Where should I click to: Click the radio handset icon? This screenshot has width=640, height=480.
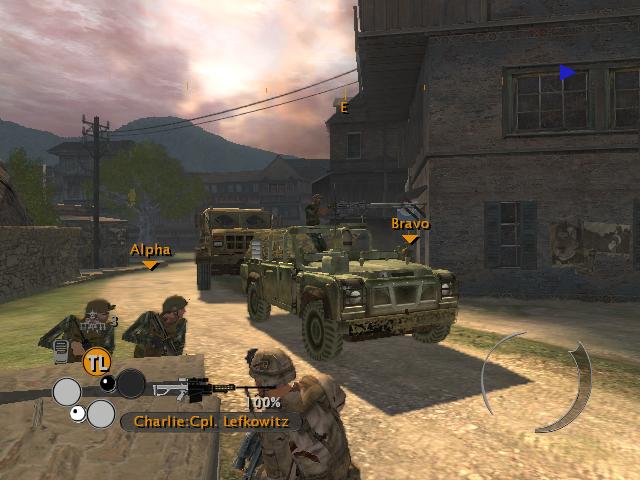click(60, 351)
